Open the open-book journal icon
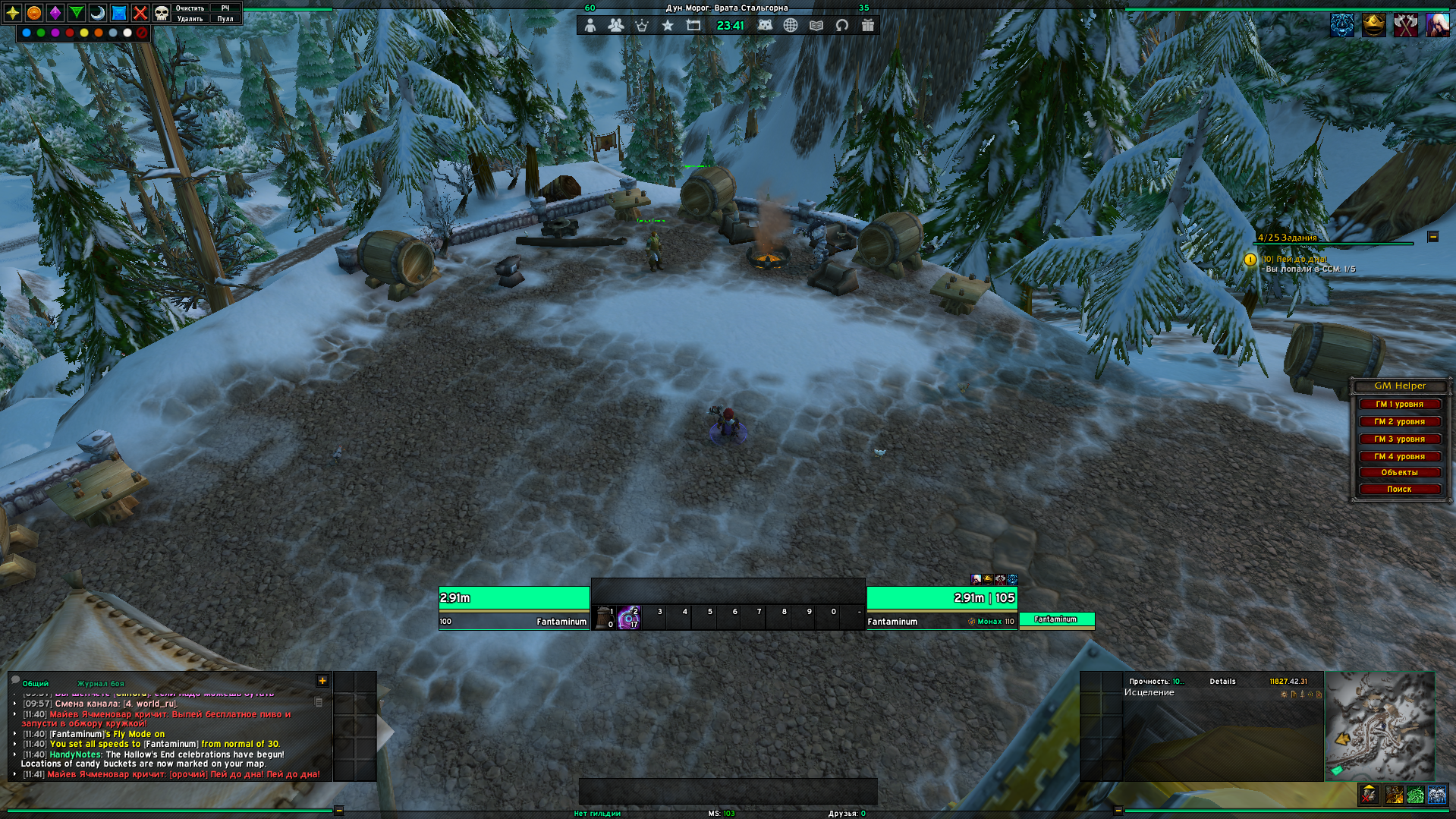Viewport: 1456px width, 819px height. [816, 26]
